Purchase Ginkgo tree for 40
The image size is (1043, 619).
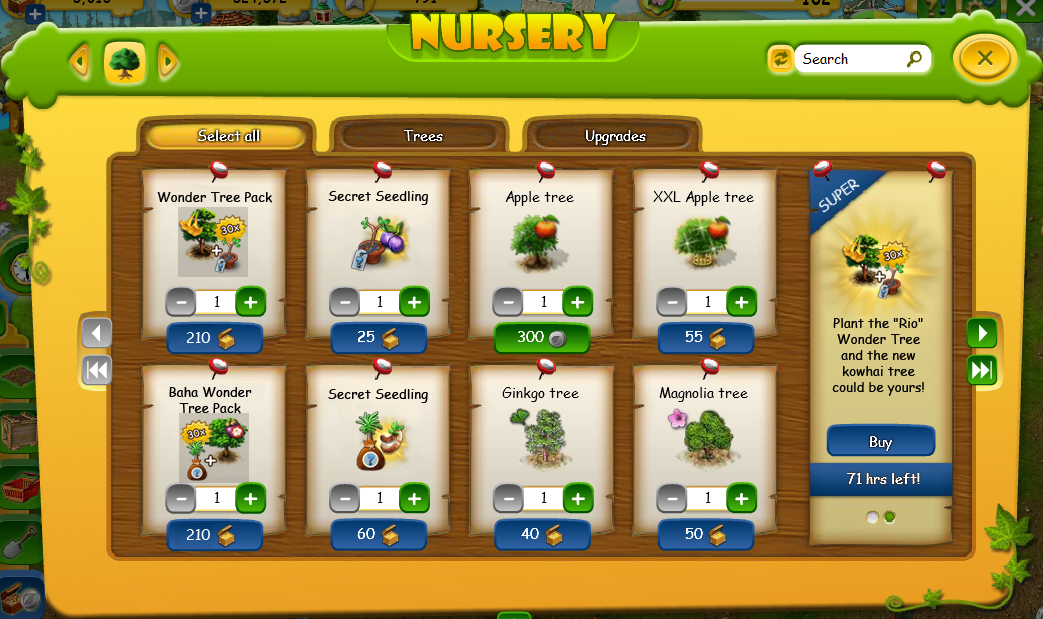tap(542, 534)
